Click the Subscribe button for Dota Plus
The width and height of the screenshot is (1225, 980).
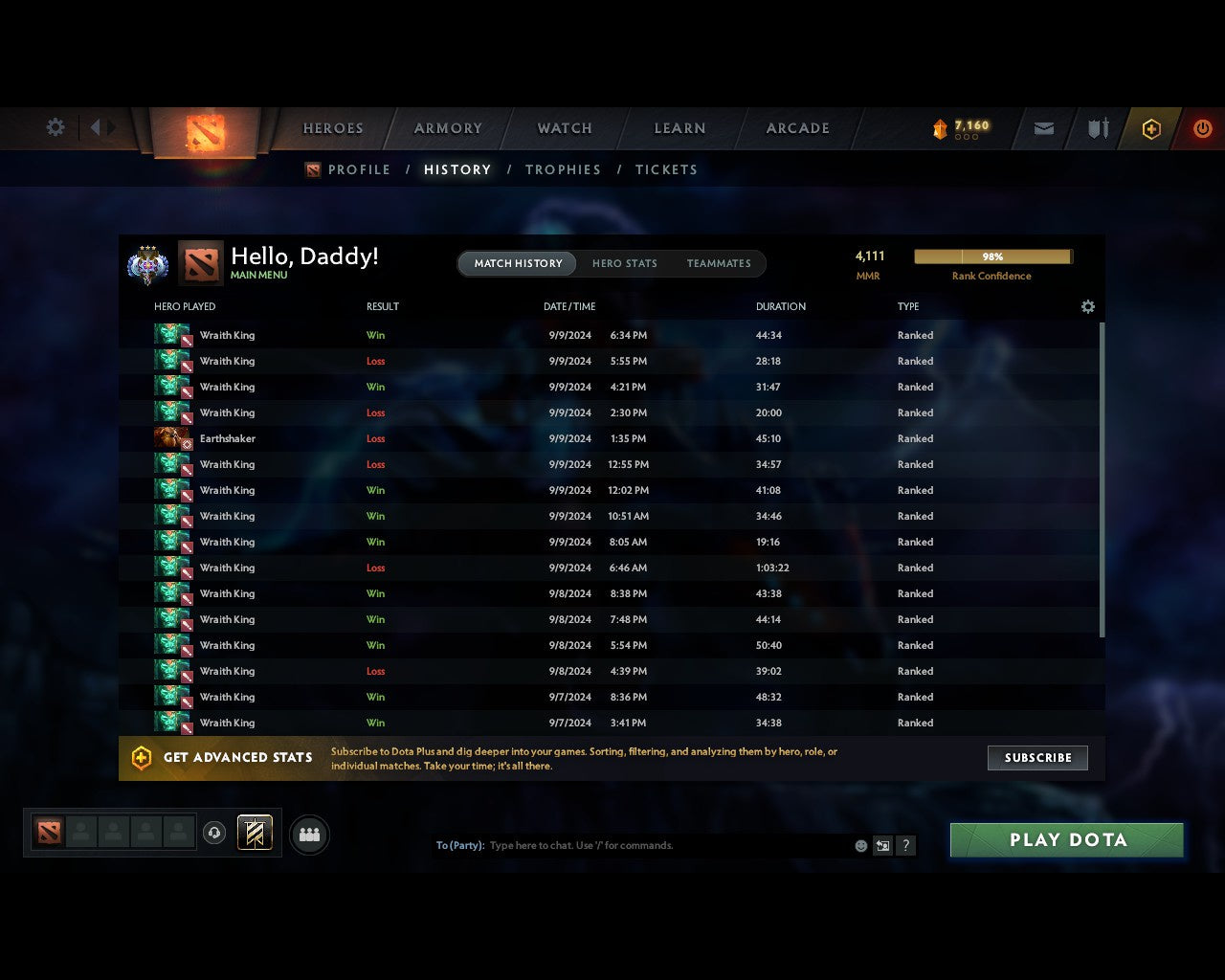tap(1037, 758)
